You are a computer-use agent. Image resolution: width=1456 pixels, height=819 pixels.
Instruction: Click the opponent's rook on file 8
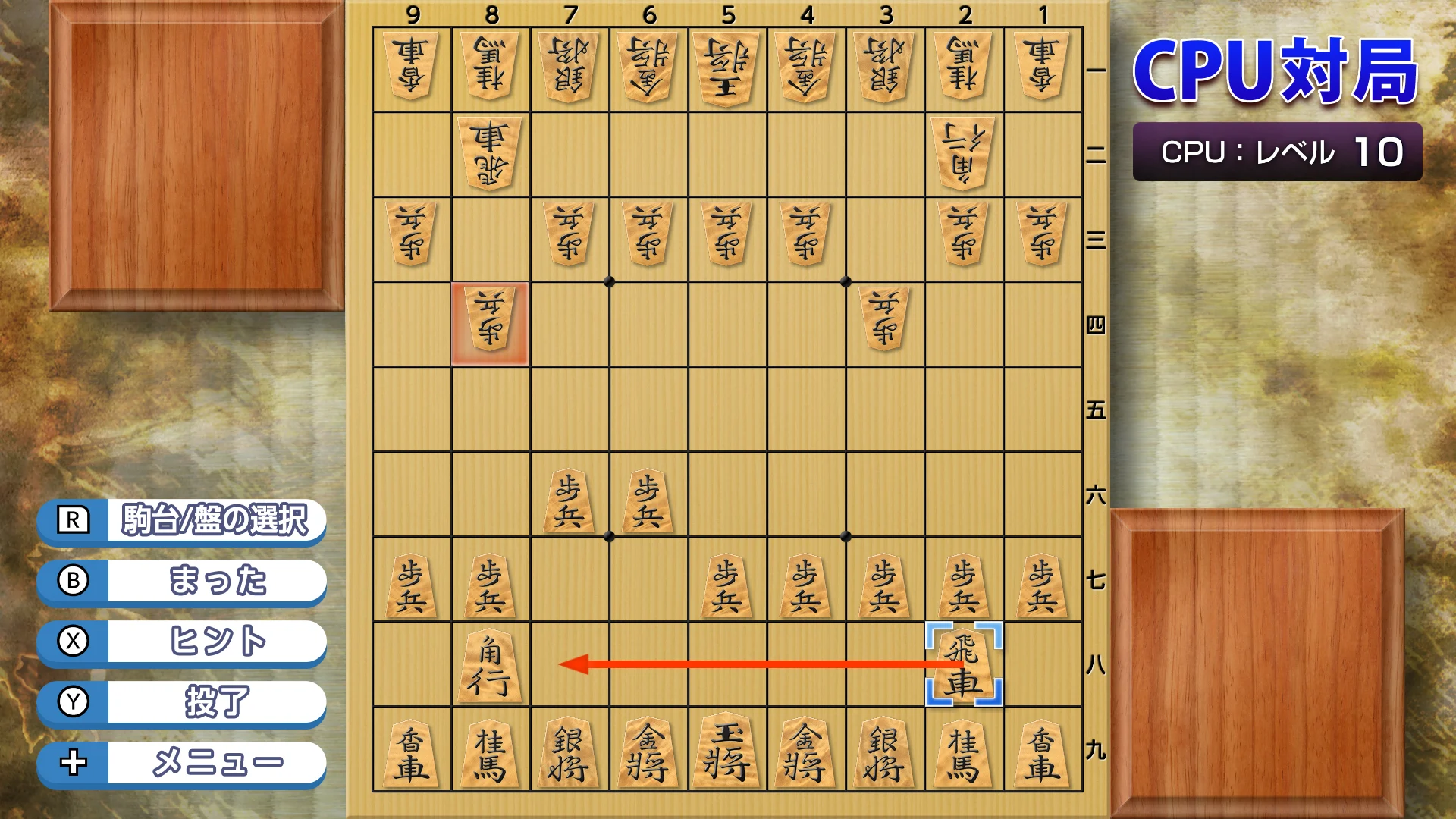pos(491,152)
